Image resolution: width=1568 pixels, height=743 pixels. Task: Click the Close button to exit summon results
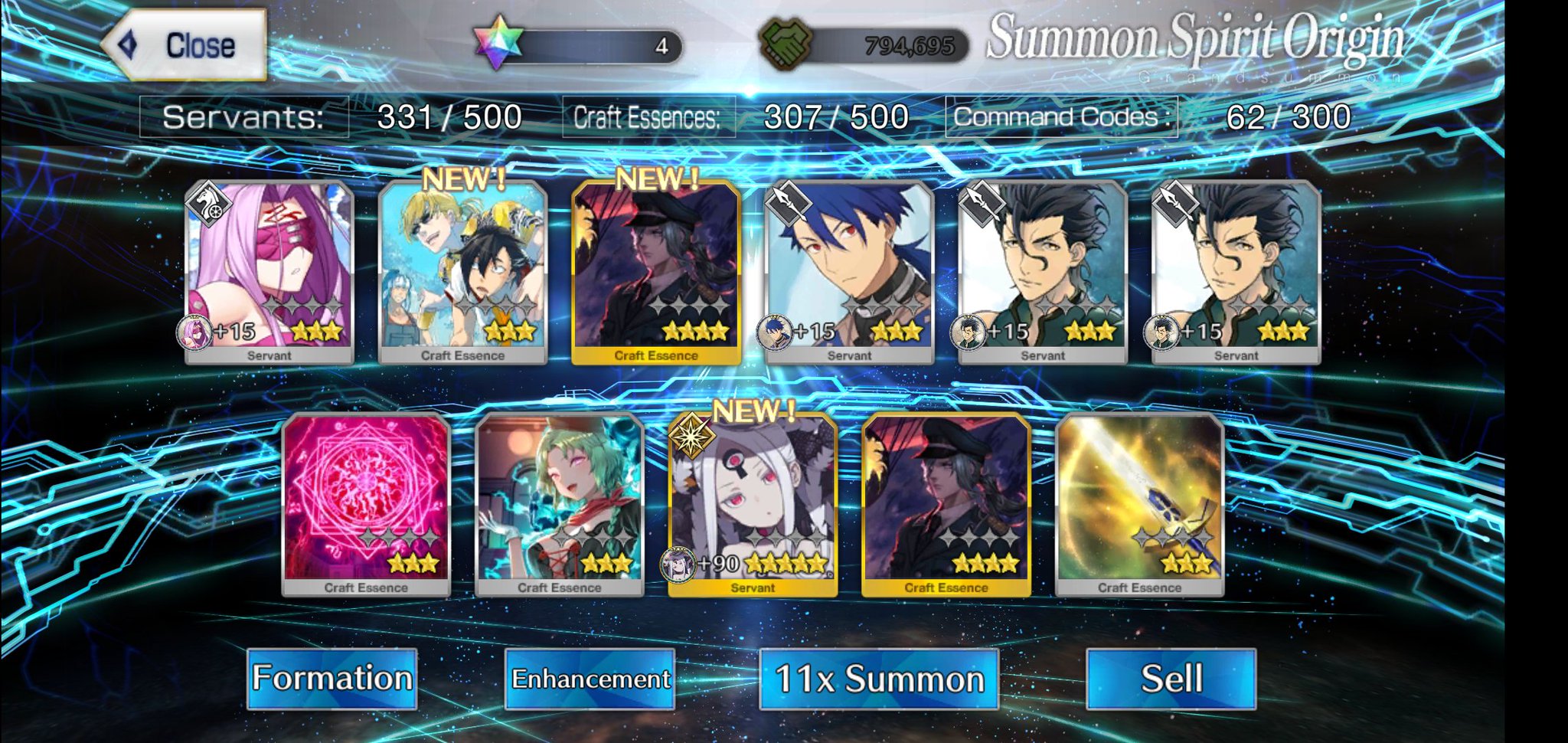point(184,44)
